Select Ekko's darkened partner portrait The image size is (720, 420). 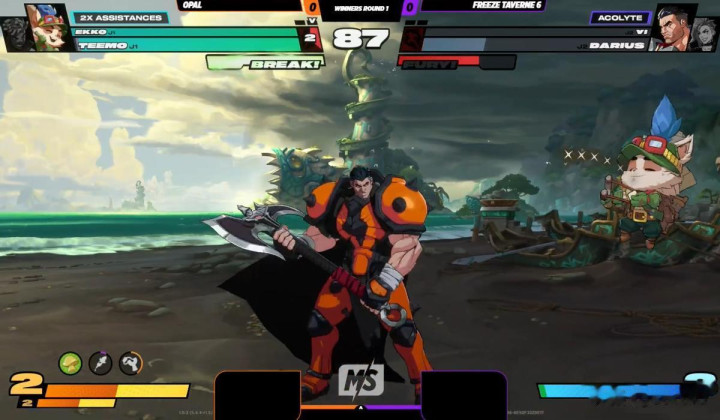(15, 34)
